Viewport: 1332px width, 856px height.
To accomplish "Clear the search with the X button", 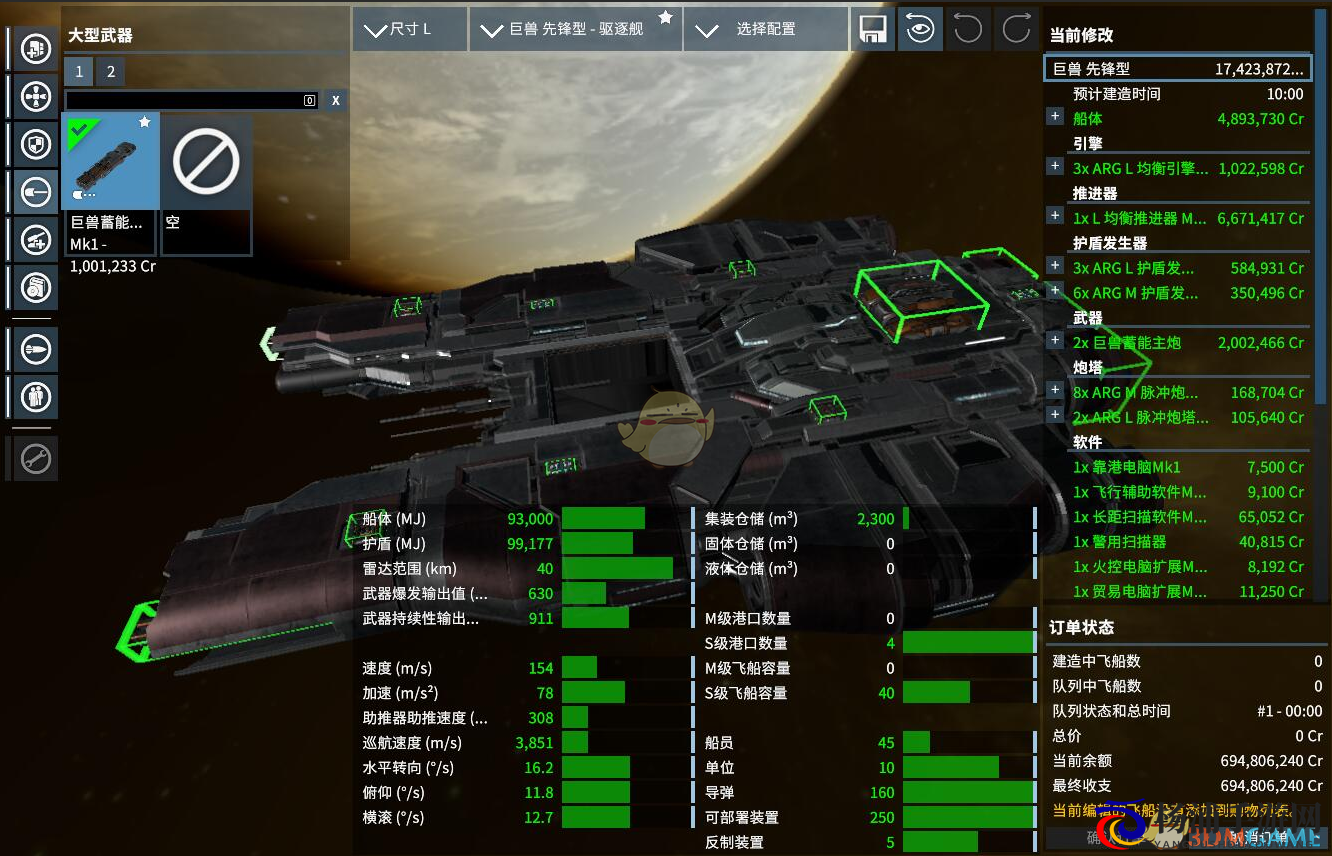I will [x=336, y=100].
